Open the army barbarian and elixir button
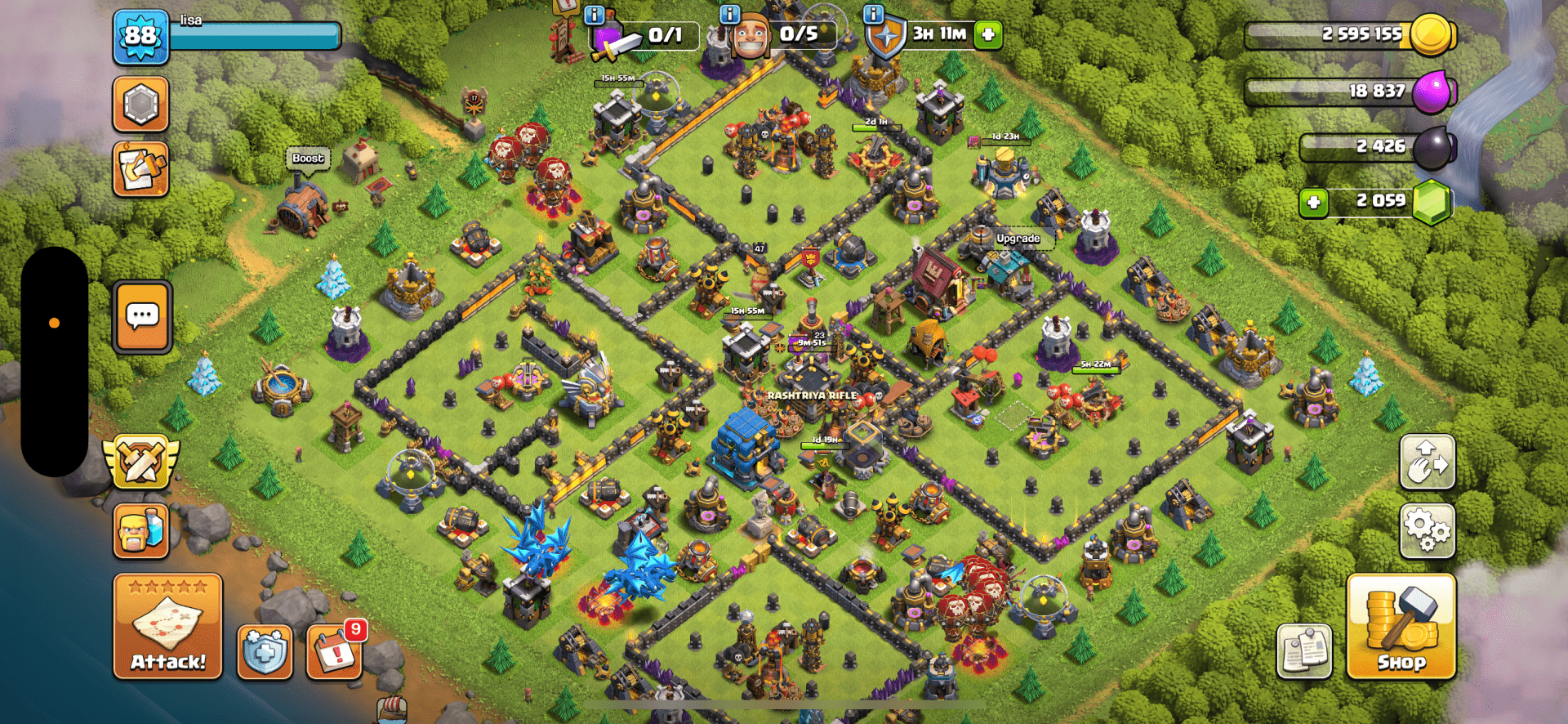The width and height of the screenshot is (1568, 724). [140, 530]
